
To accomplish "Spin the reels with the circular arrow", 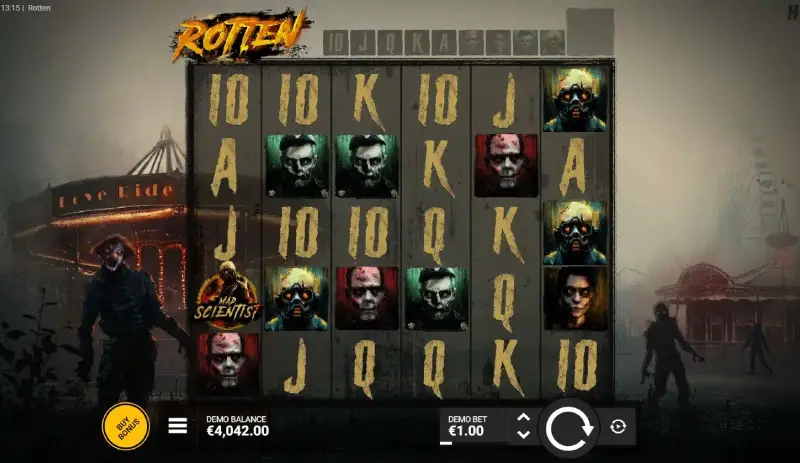I will tap(569, 427).
